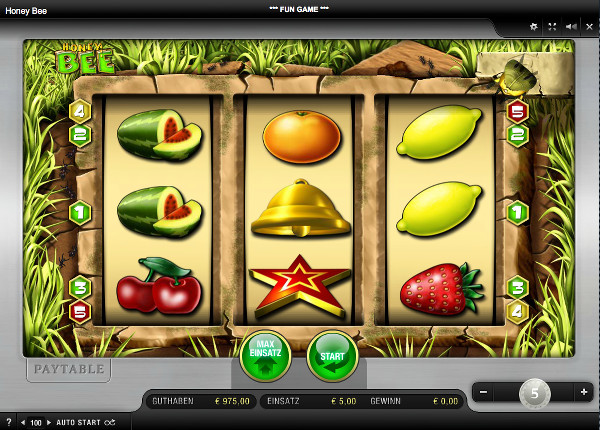Increase the bet with the plus button
This screenshot has width=600, height=430.
(584, 392)
